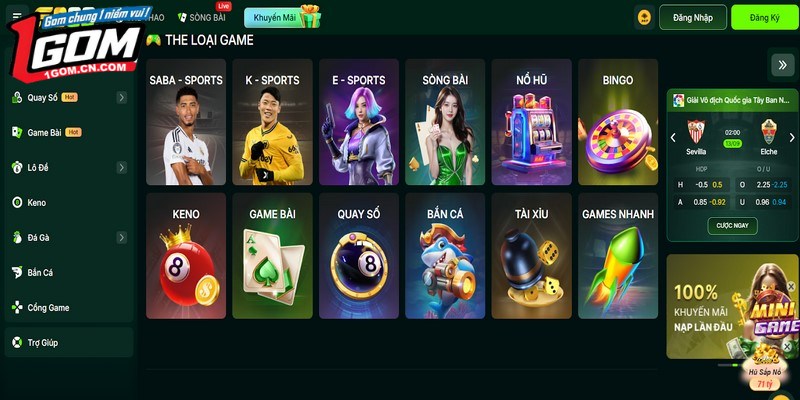Select the SABA - SPORTS game tile
Viewport: 800px width, 400px height.
tap(186, 122)
